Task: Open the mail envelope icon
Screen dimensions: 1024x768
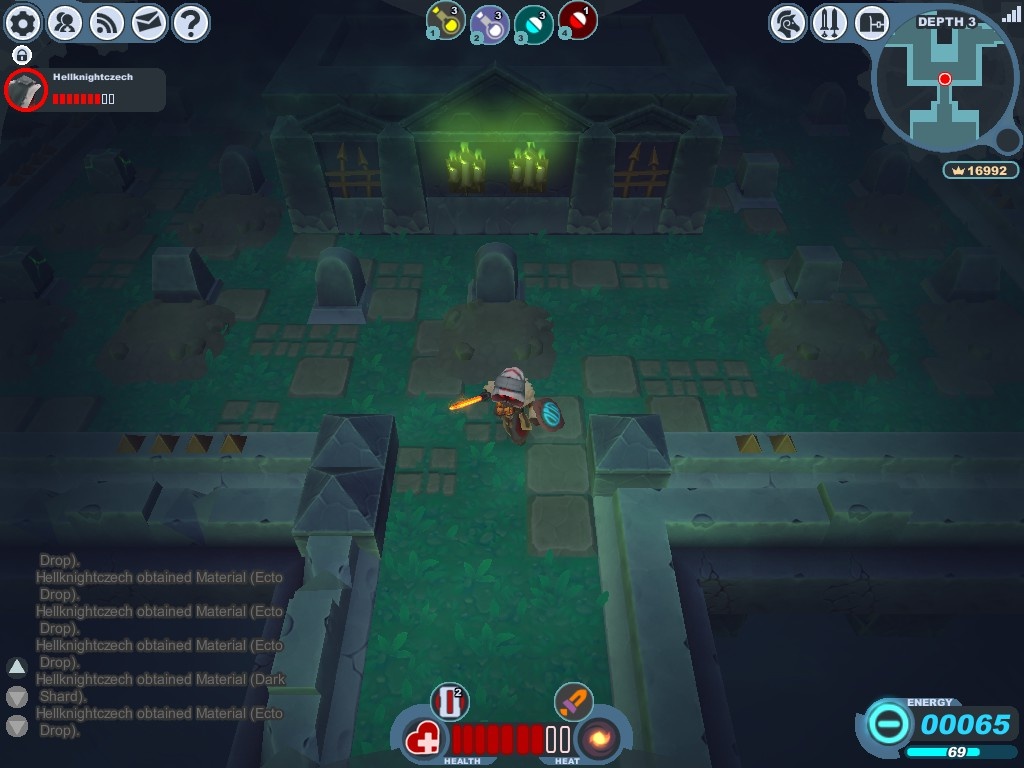Action: 149,22
